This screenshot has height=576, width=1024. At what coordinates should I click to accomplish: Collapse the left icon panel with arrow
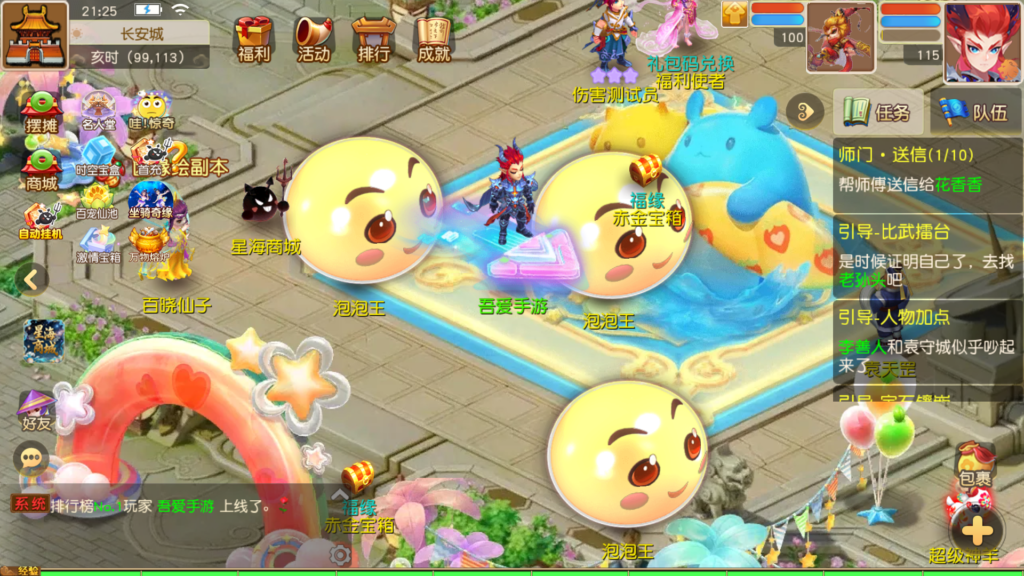31,279
